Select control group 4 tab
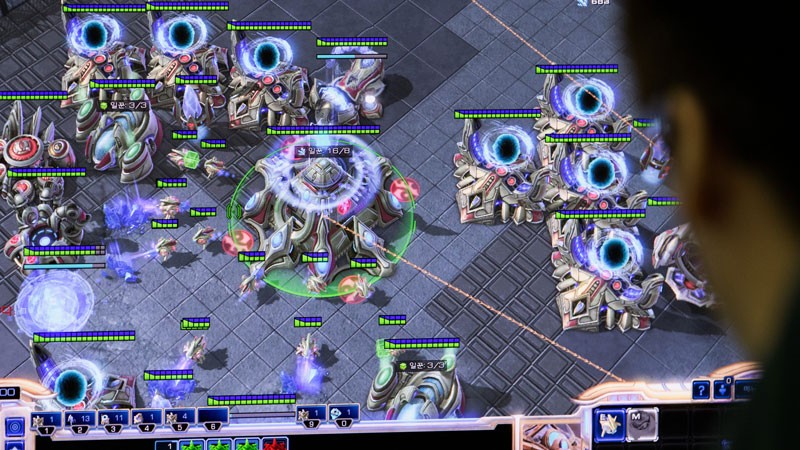 [147, 420]
